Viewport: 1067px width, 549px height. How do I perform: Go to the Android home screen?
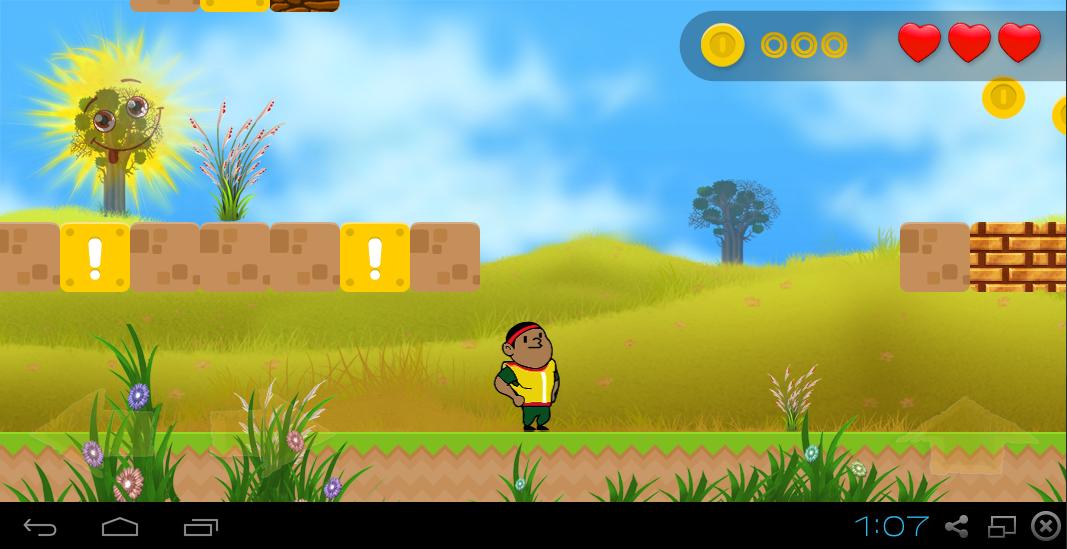[120, 526]
